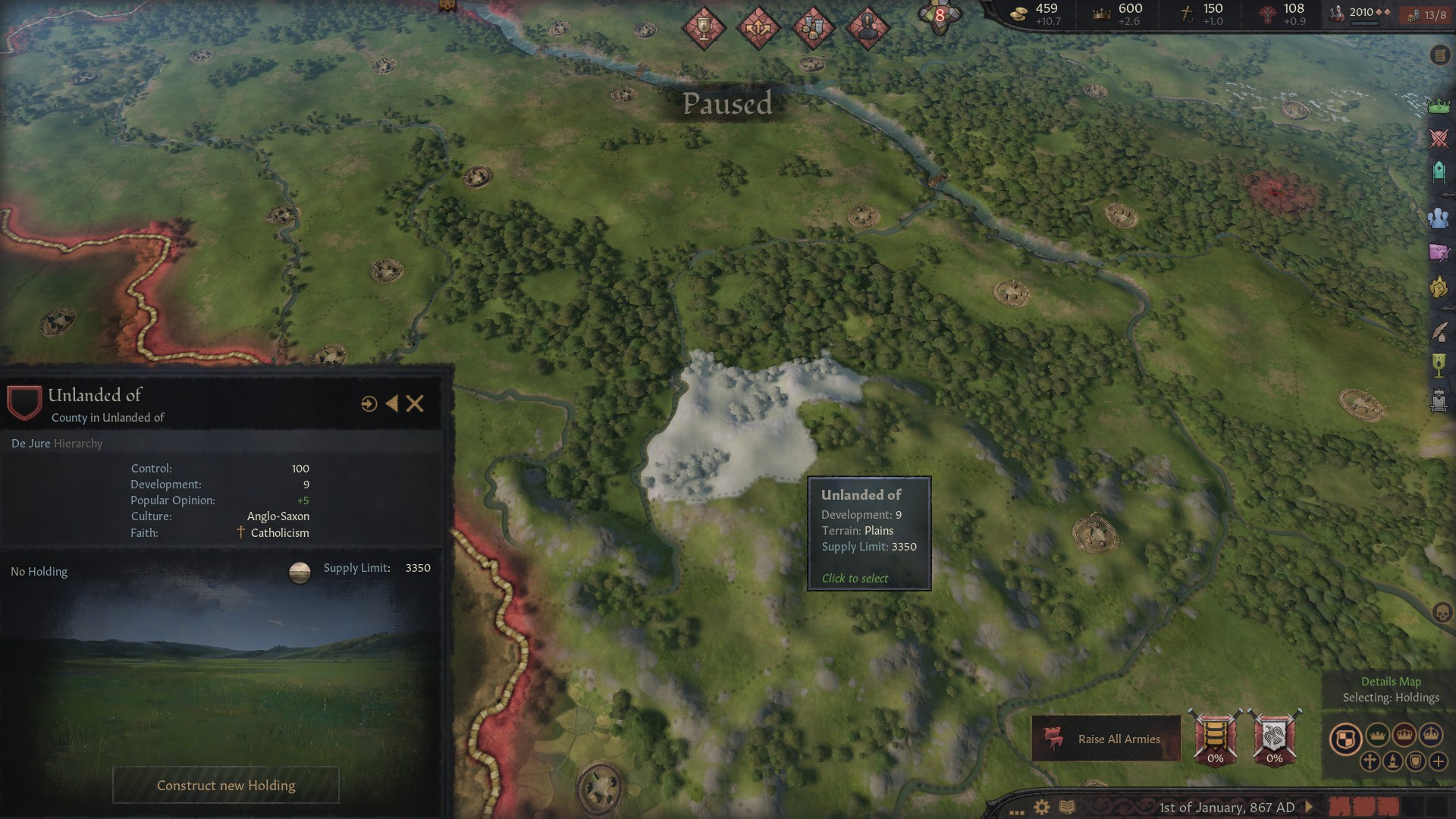The width and height of the screenshot is (1456, 819).
Task: Open the encyclopedia book icon
Action: point(1067,806)
